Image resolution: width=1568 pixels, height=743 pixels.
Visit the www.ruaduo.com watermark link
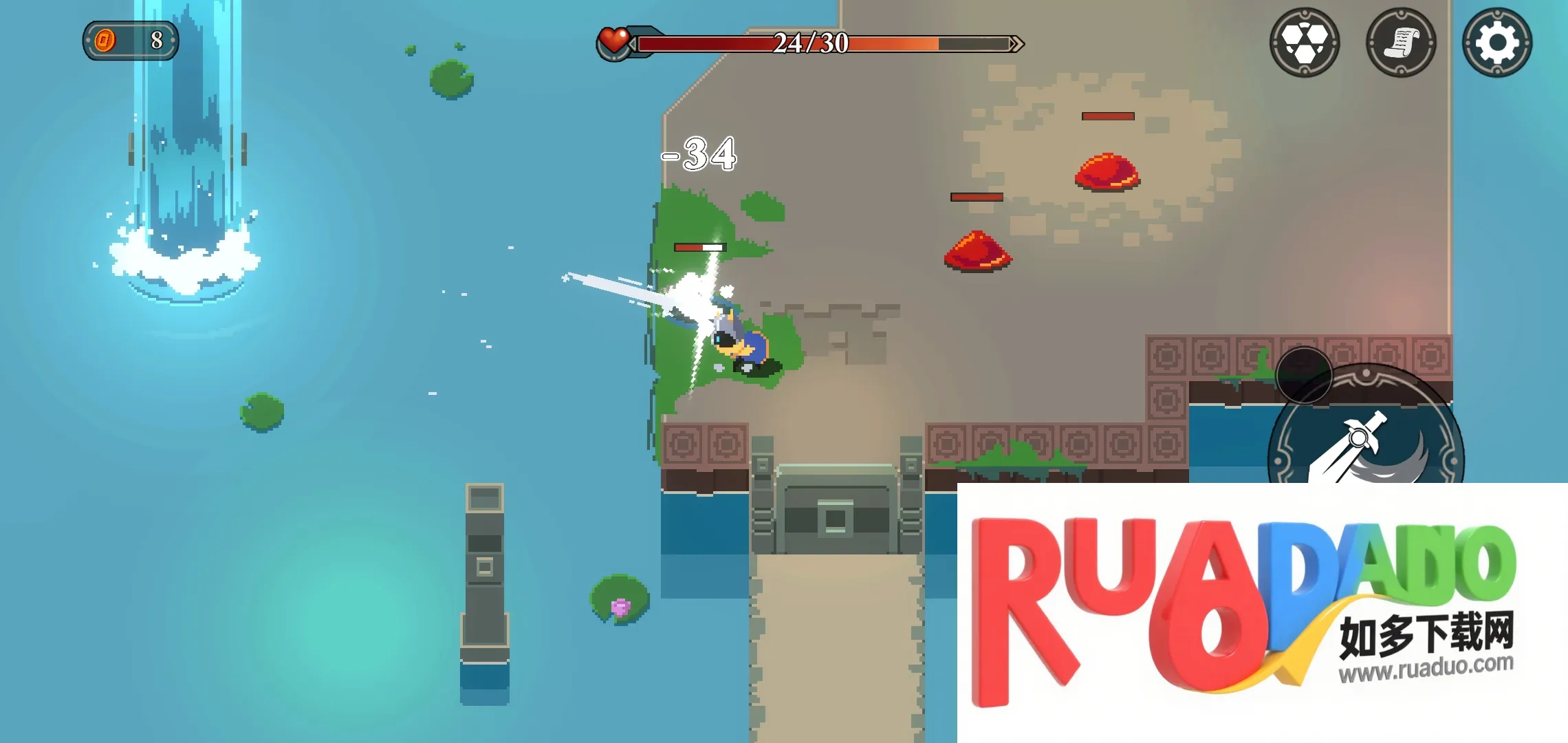click(1426, 667)
